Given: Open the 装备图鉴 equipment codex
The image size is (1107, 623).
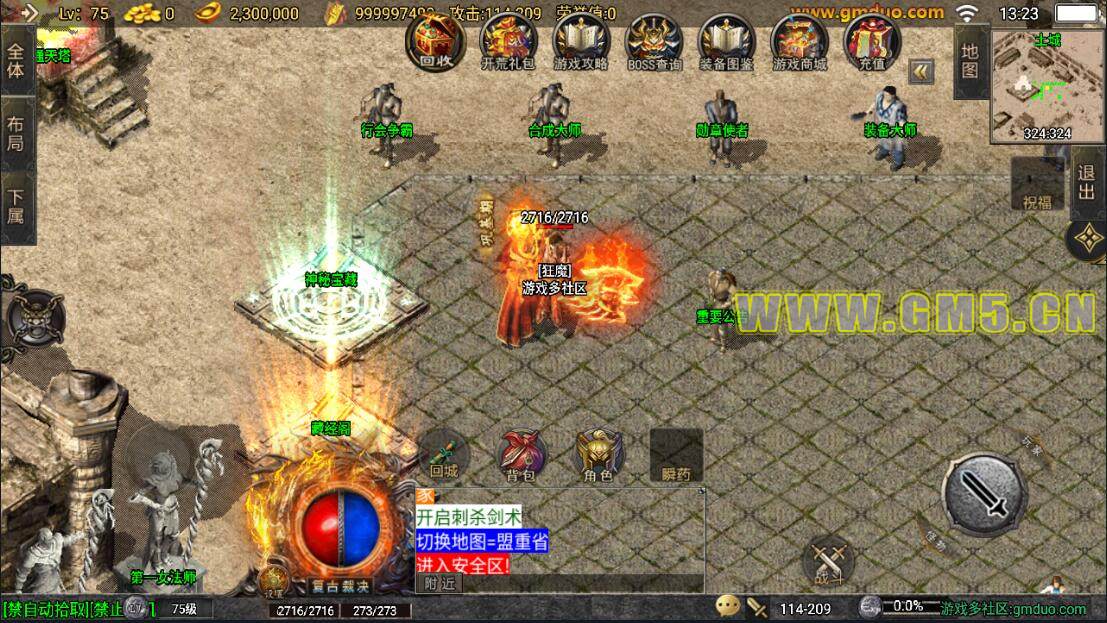Looking at the screenshot, I should coord(727,42).
